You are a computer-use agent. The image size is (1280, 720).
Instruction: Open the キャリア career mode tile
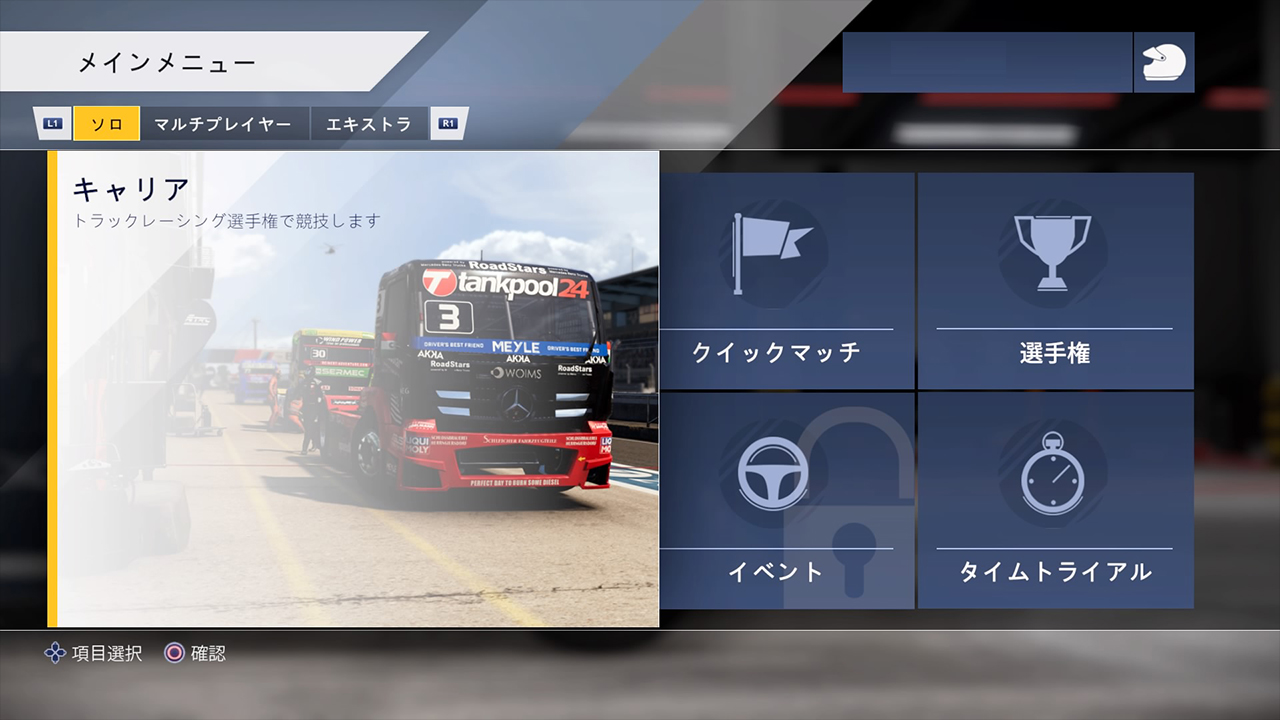click(x=353, y=389)
